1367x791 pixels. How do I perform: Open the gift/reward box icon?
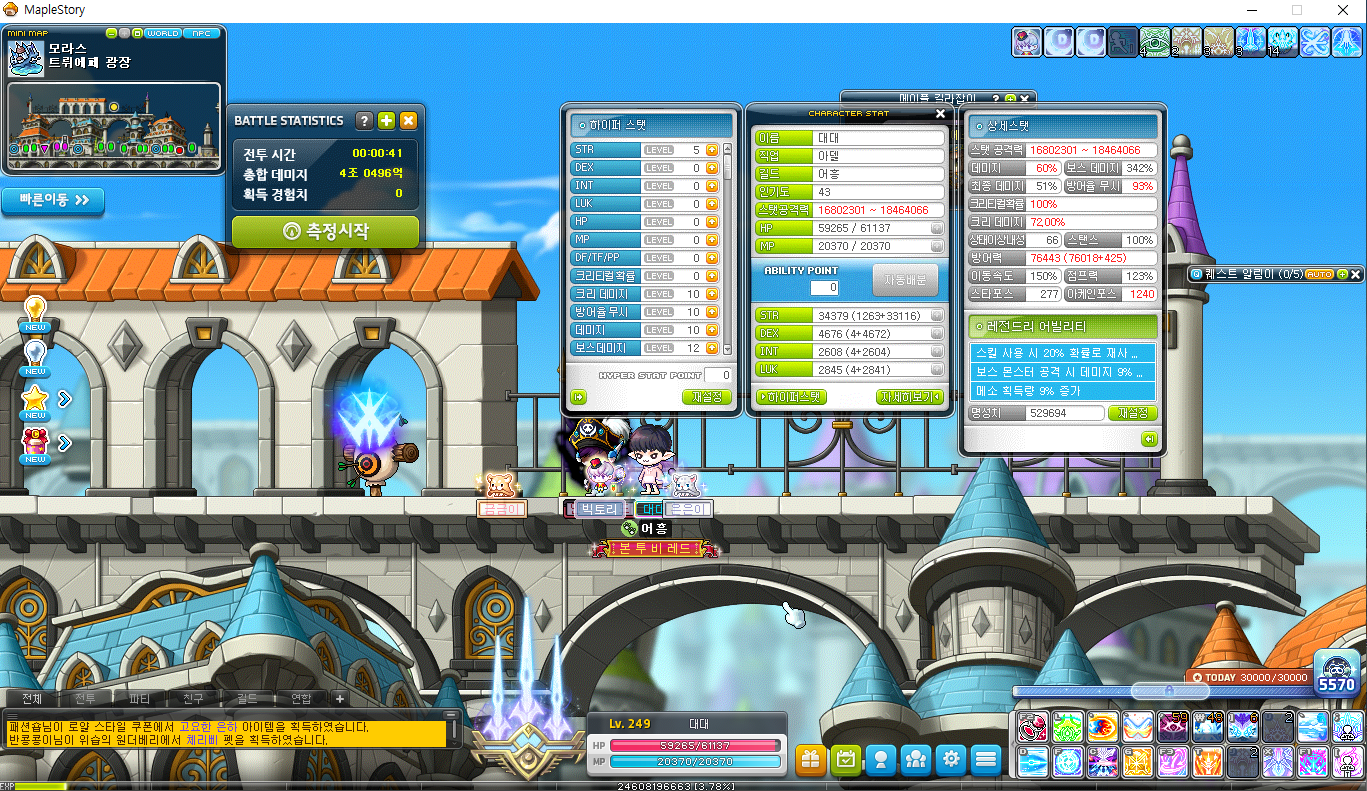[810, 760]
